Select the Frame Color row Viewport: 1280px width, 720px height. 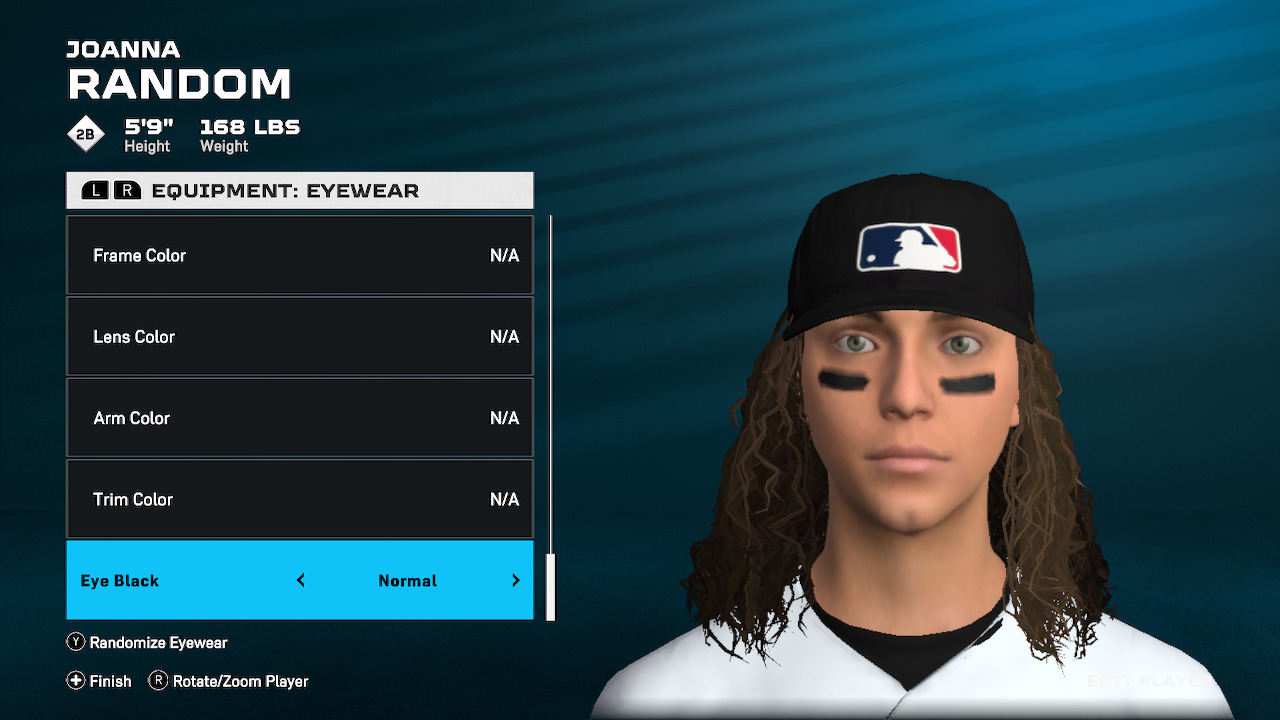tap(299, 255)
